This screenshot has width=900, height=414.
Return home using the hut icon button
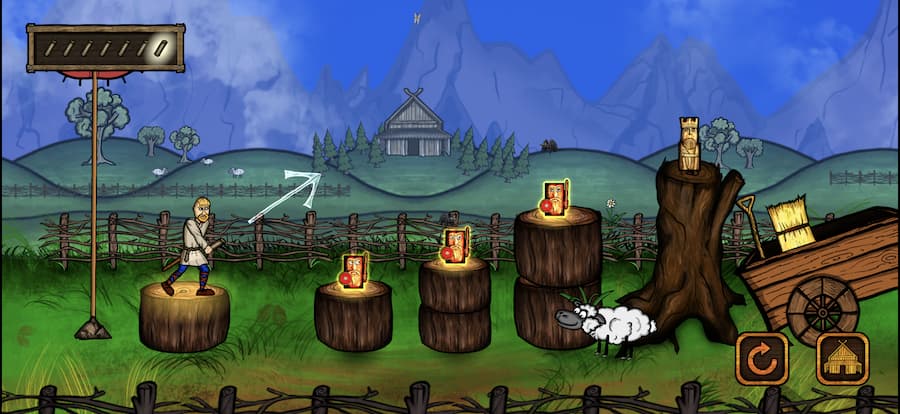point(842,358)
